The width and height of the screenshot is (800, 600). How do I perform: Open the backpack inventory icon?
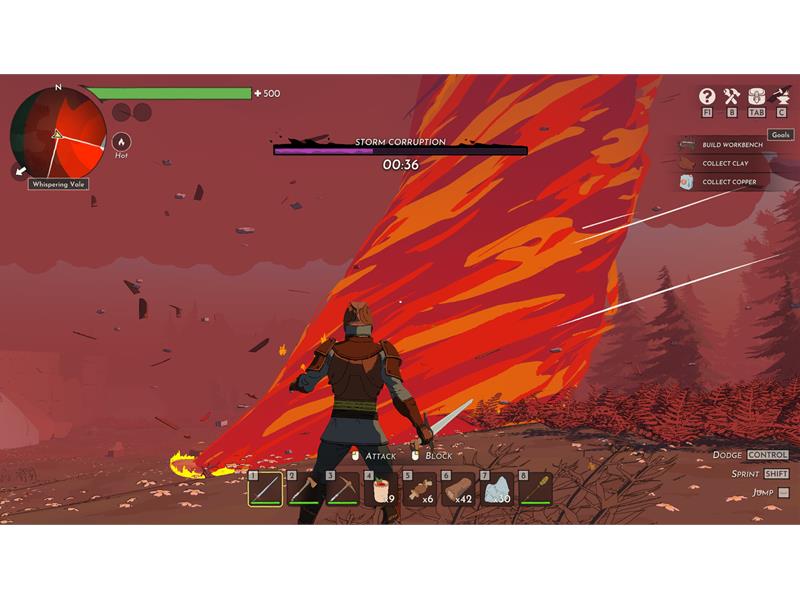[756, 96]
